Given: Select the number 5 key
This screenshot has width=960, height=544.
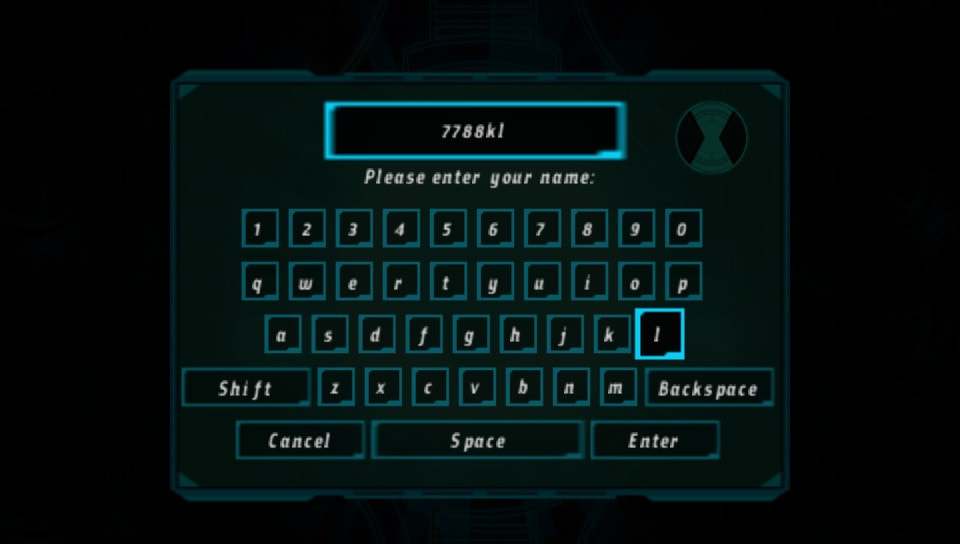Looking at the screenshot, I should click(447, 229).
